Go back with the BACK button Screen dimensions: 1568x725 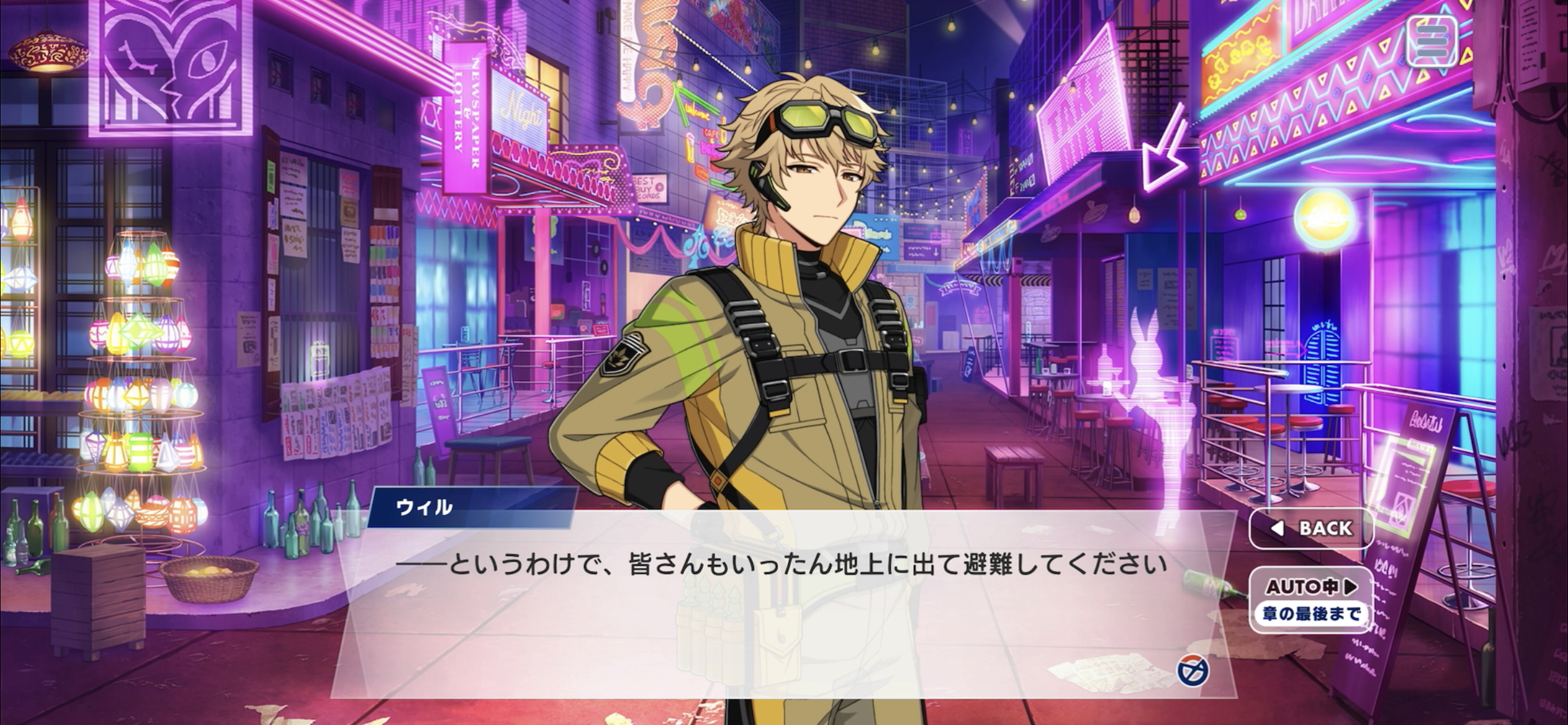click(1311, 528)
